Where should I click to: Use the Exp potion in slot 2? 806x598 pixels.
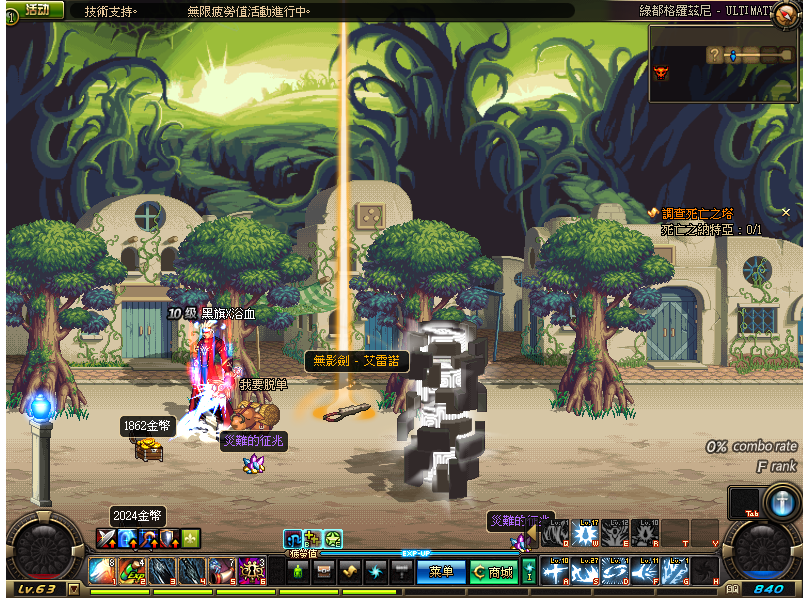point(131,571)
